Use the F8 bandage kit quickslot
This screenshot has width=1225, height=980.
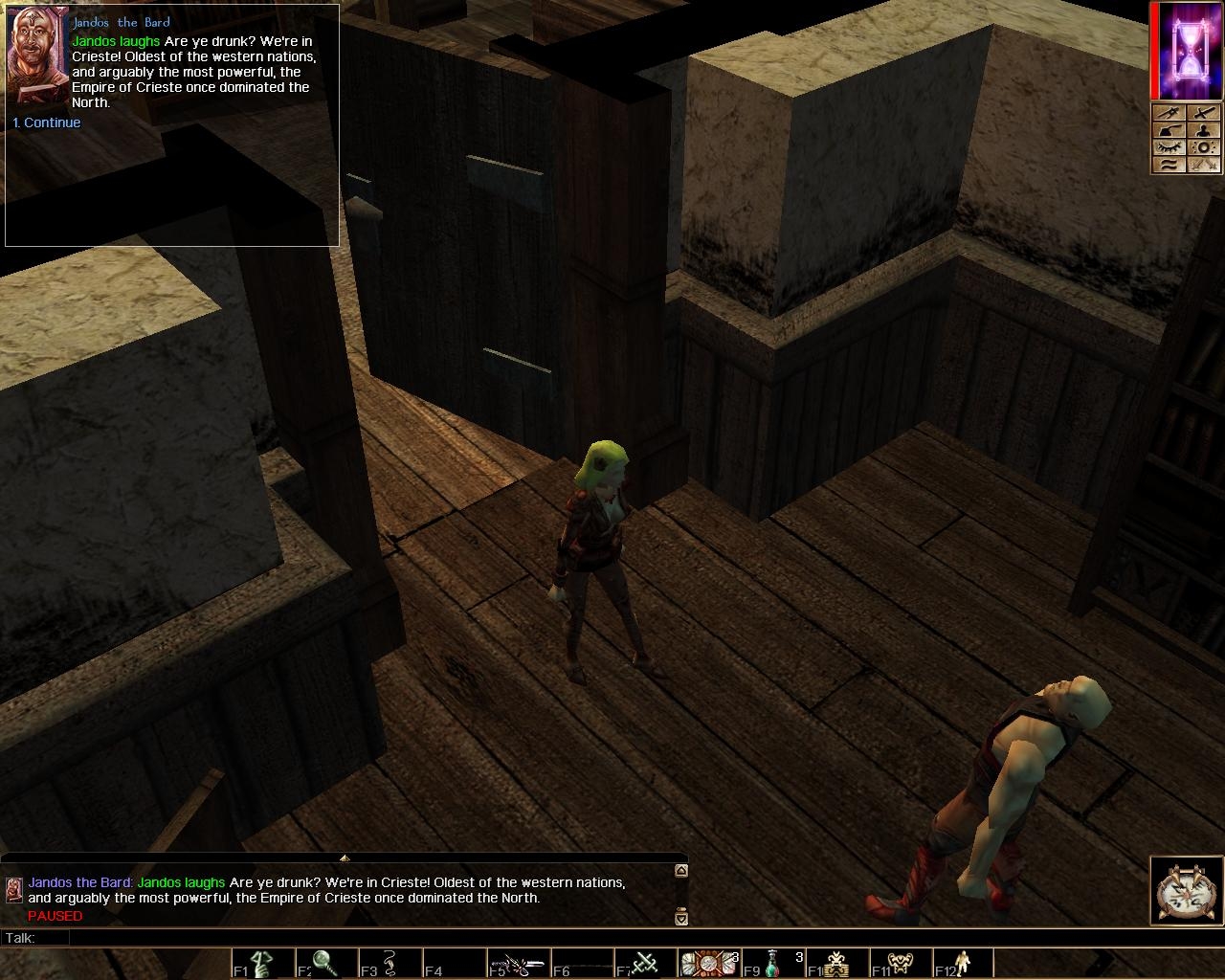(709, 963)
